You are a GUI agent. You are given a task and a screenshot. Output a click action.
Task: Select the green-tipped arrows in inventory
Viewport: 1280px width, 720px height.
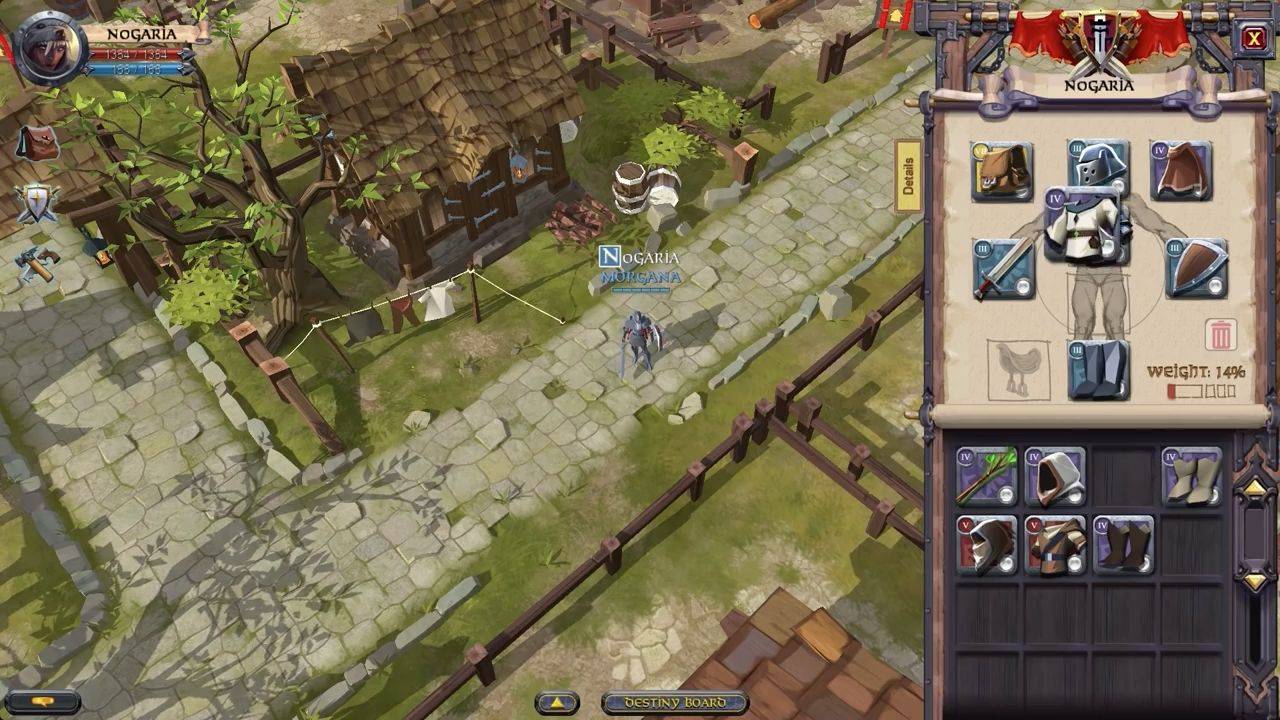click(986, 476)
